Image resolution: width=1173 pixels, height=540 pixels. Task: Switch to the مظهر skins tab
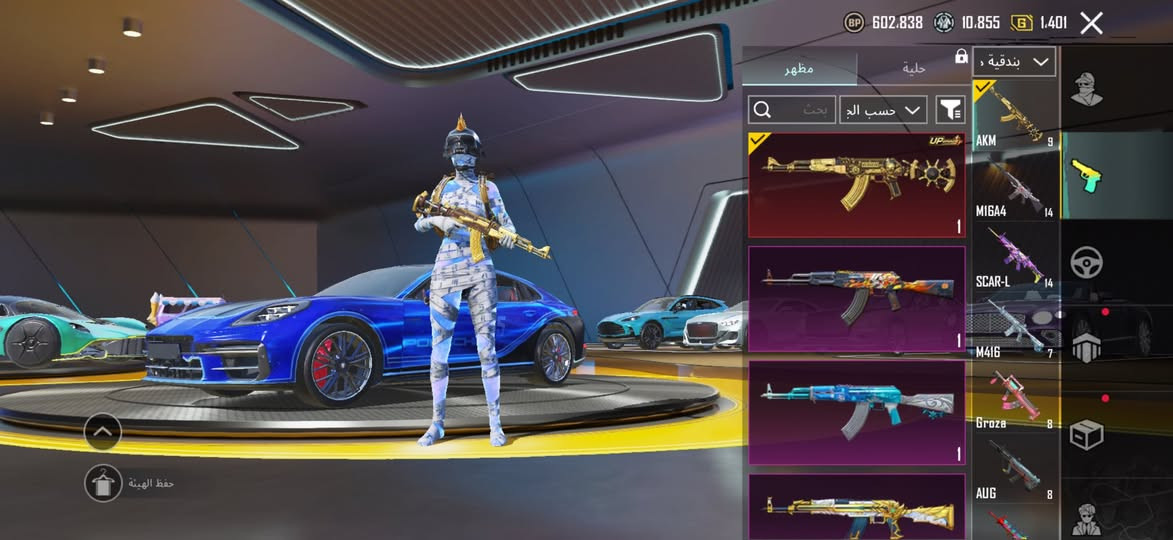coord(798,68)
